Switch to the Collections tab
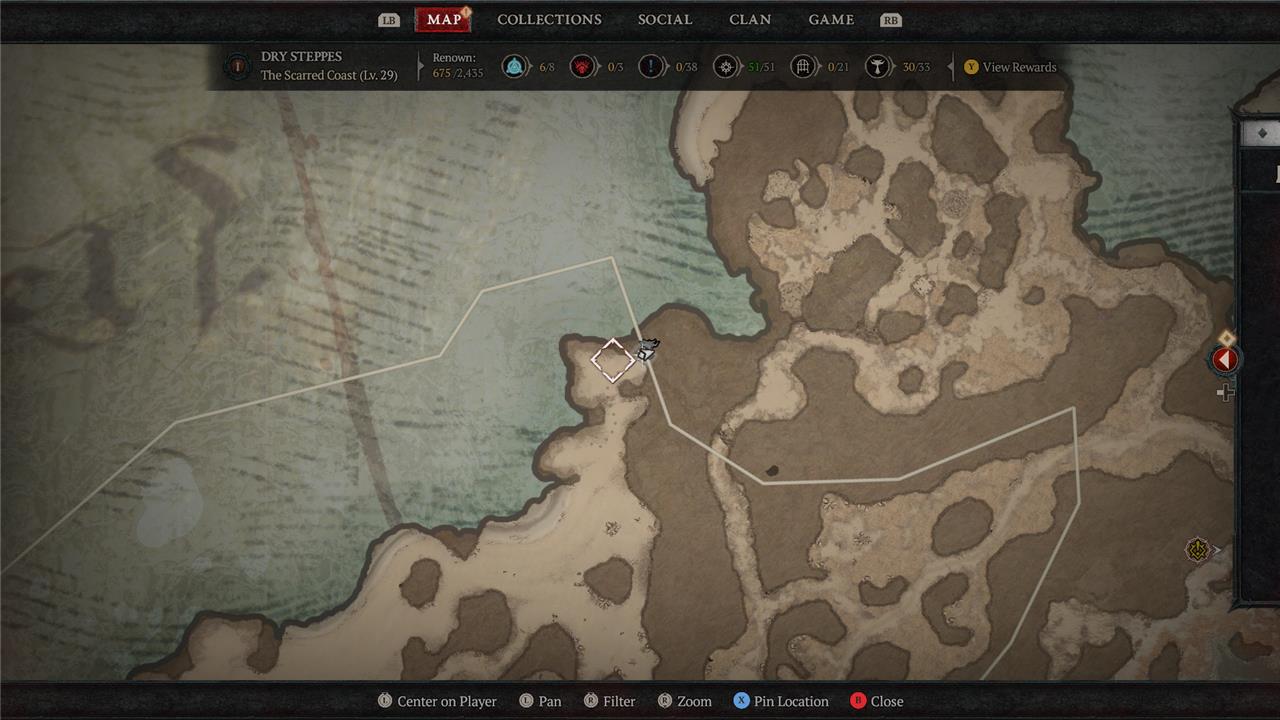This screenshot has height=720, width=1280. (549, 20)
